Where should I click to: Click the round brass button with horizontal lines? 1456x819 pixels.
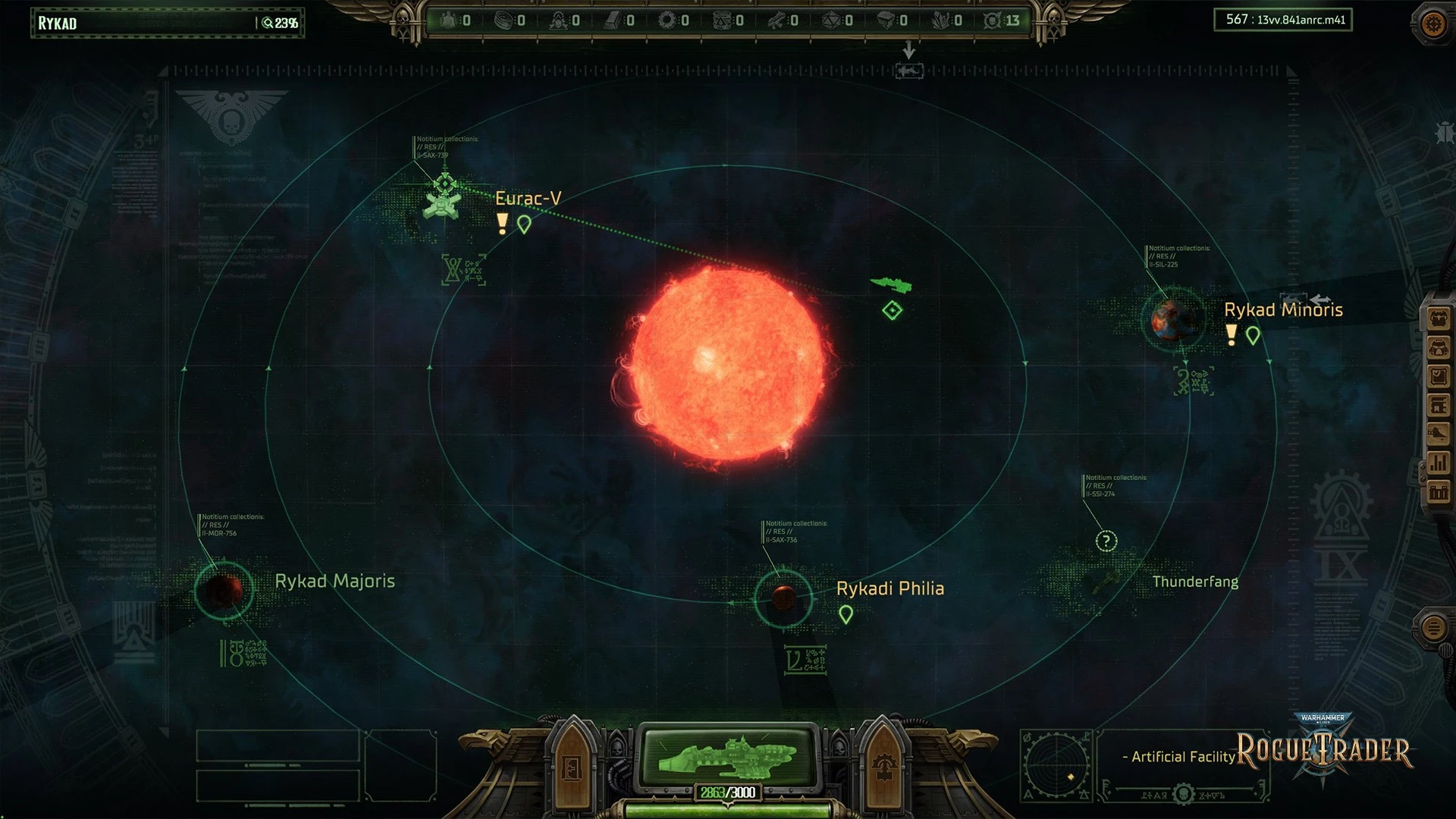[x=1432, y=628]
